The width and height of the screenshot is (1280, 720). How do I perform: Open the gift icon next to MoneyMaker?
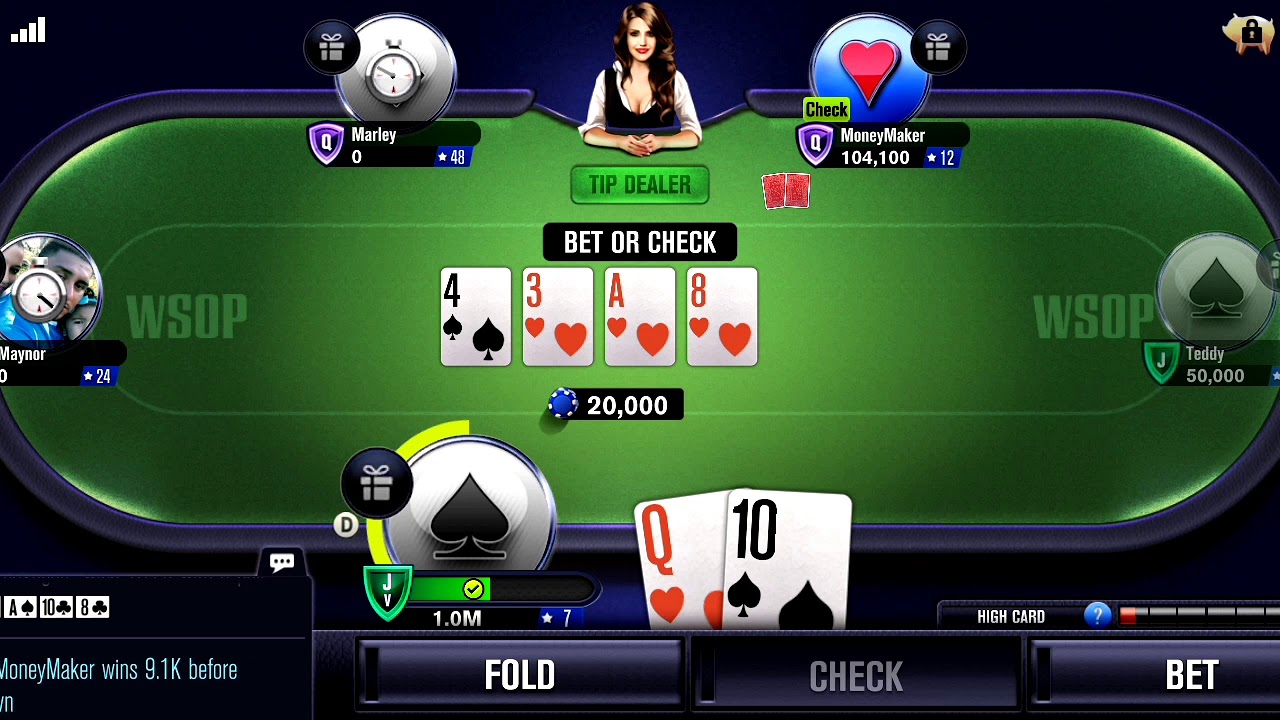tap(938, 46)
